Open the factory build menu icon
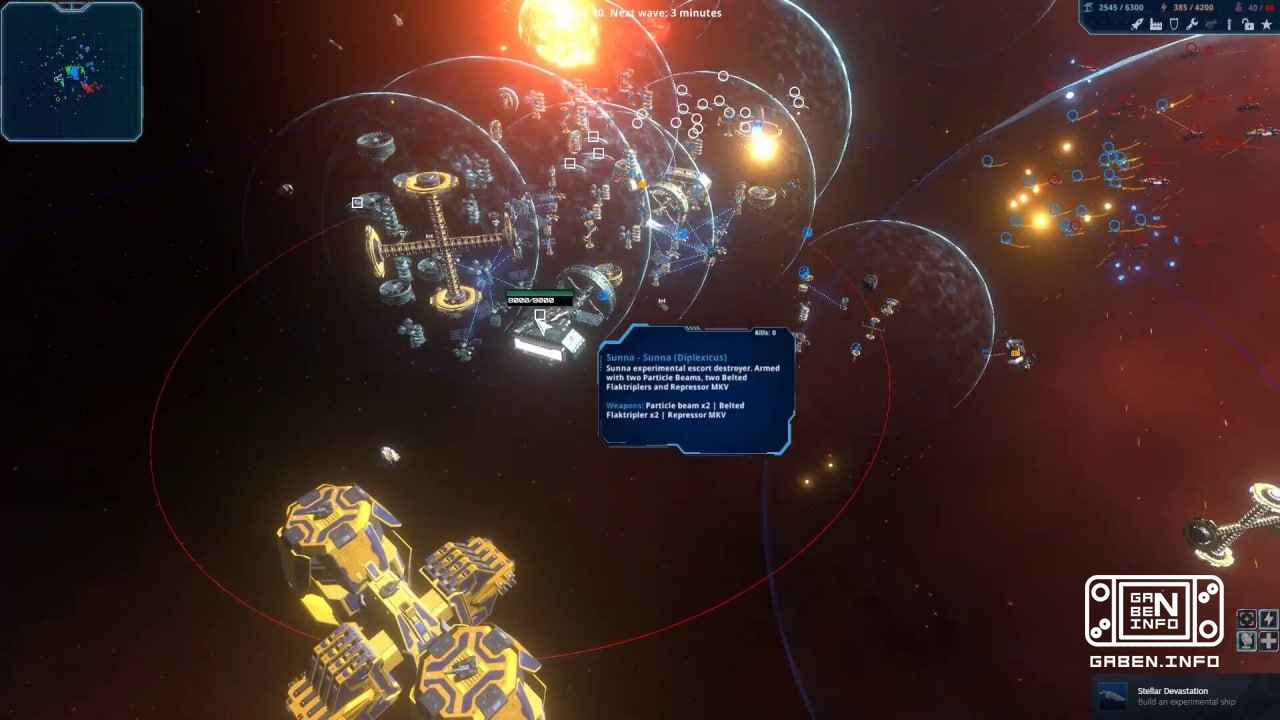 click(x=1156, y=24)
